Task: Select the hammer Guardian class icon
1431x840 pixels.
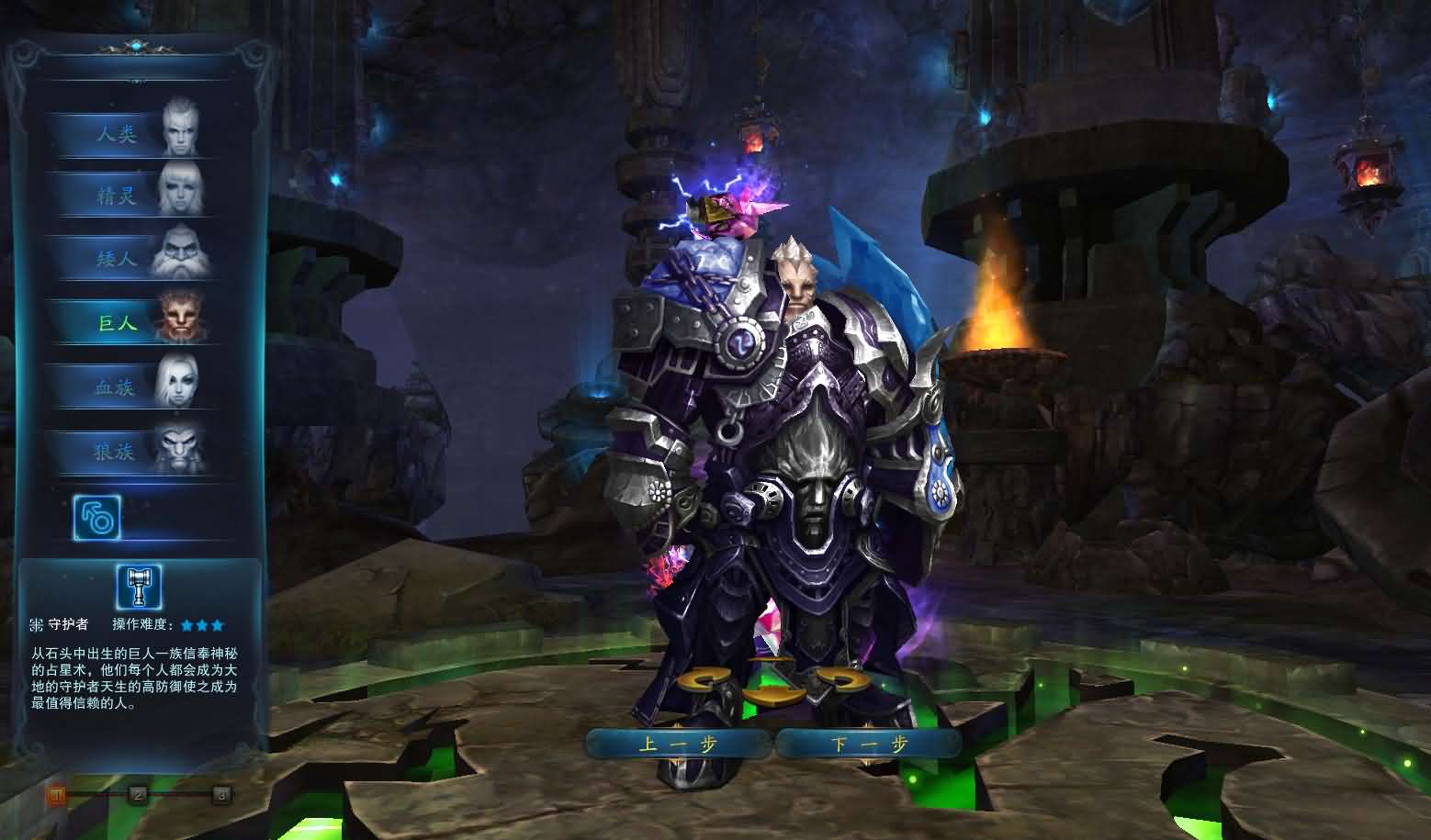Action: click(x=139, y=588)
